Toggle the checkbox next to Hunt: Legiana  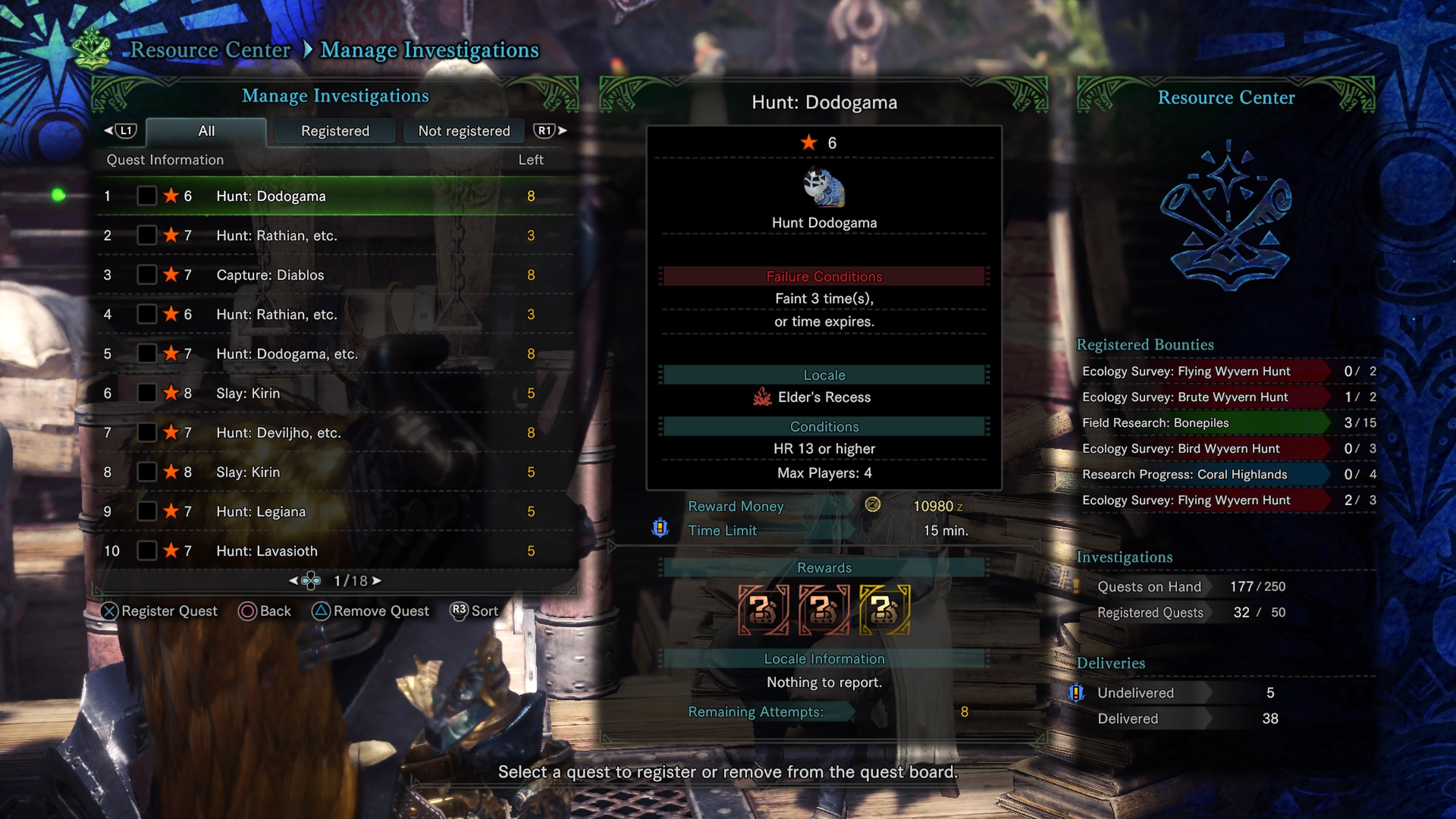[x=147, y=511]
